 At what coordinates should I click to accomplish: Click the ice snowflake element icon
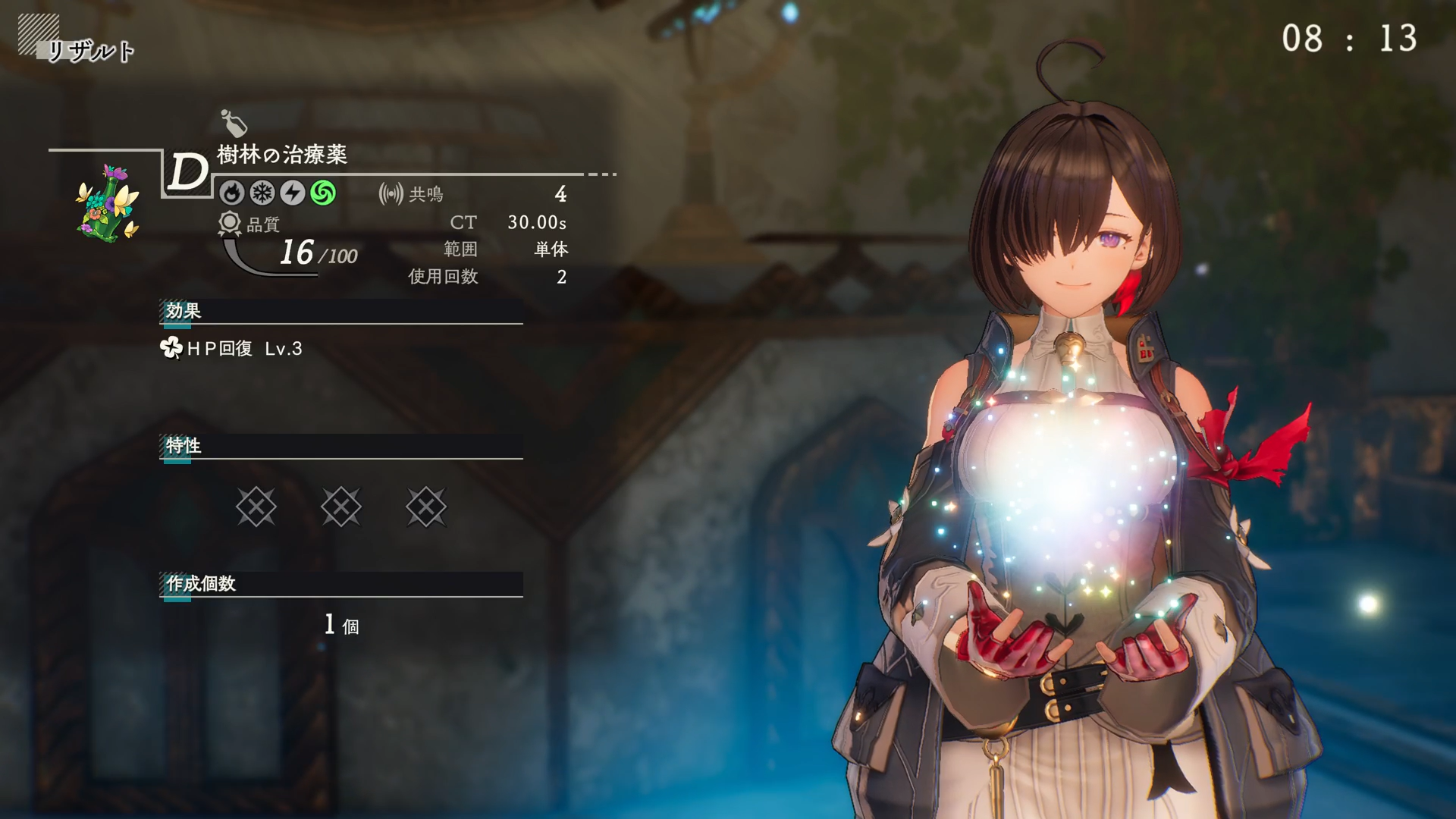coord(262,193)
